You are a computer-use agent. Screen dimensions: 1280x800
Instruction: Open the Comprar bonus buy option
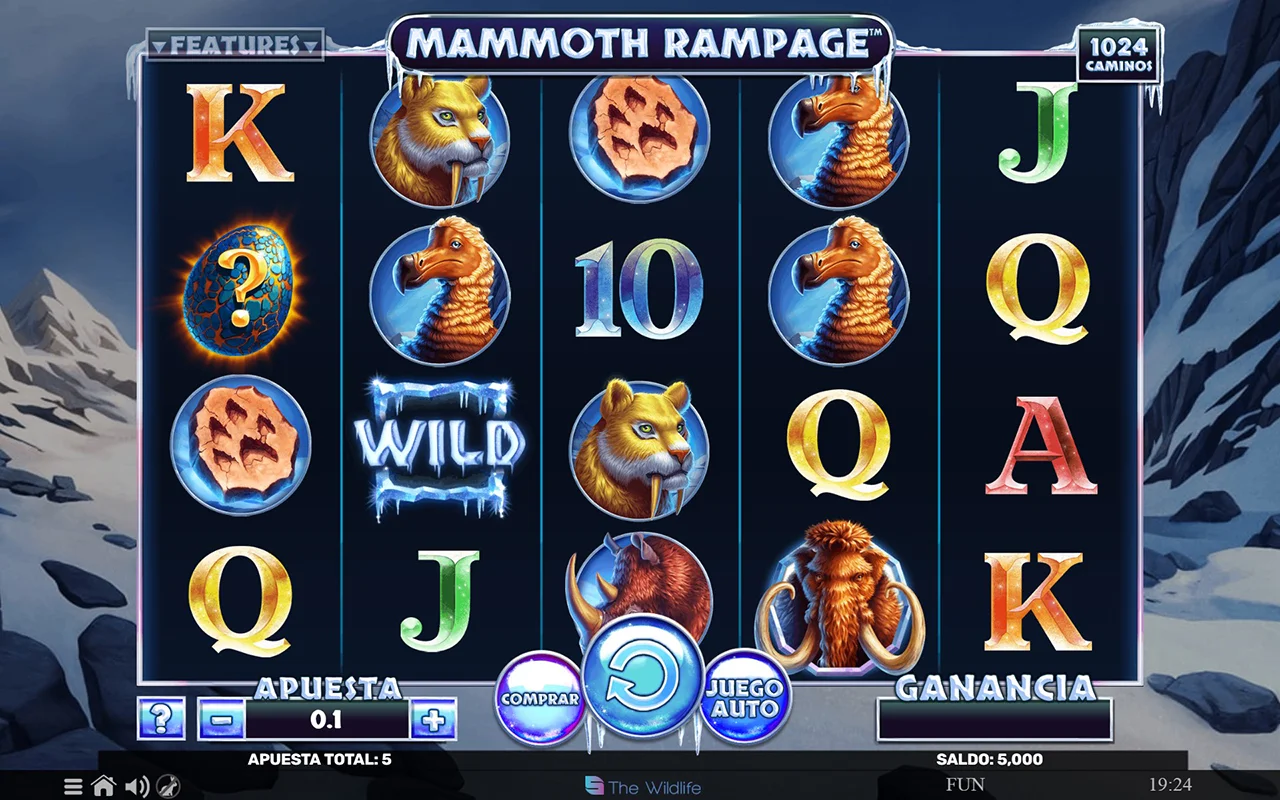[540, 698]
